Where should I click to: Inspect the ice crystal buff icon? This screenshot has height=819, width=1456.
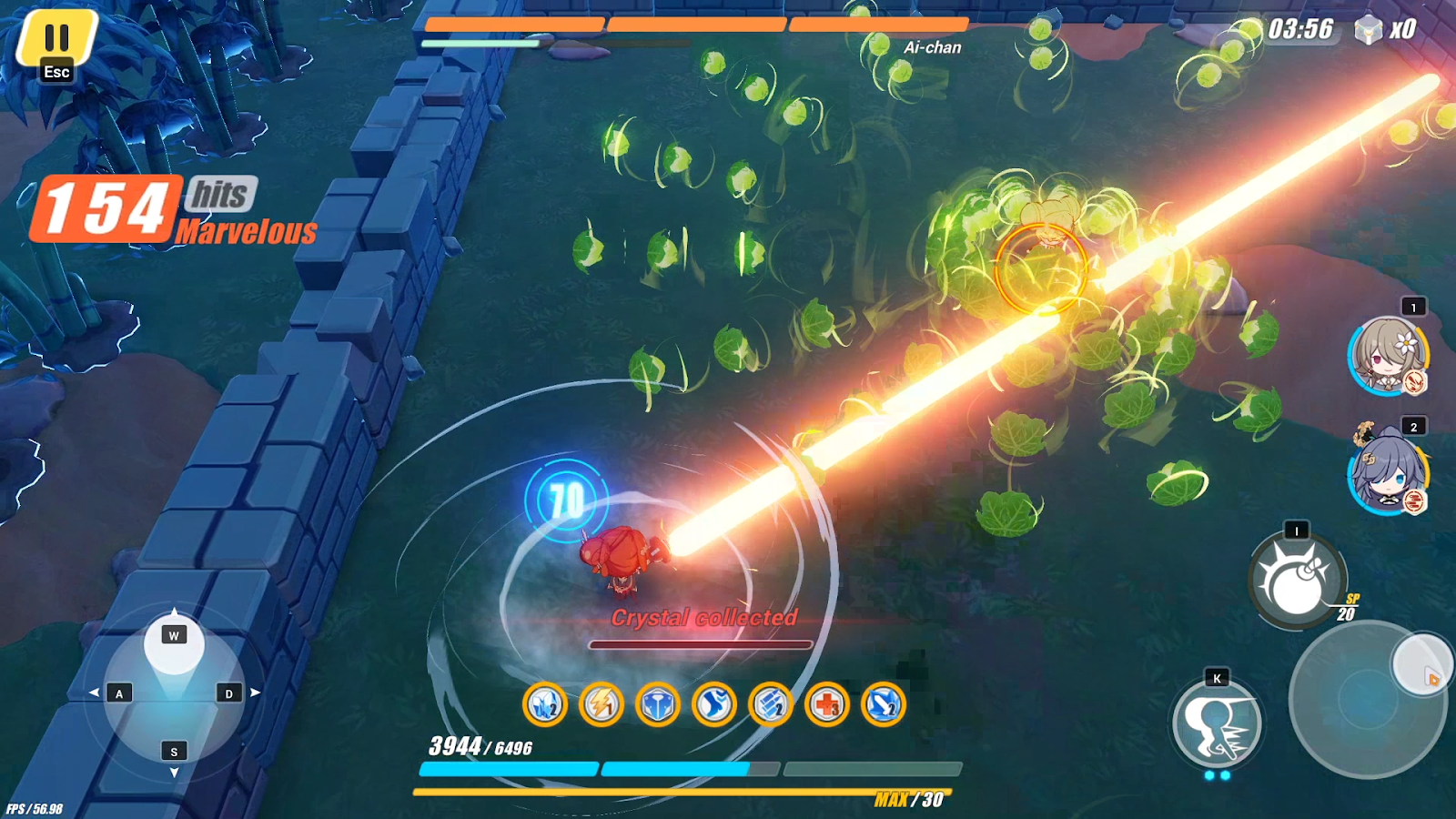click(x=545, y=704)
